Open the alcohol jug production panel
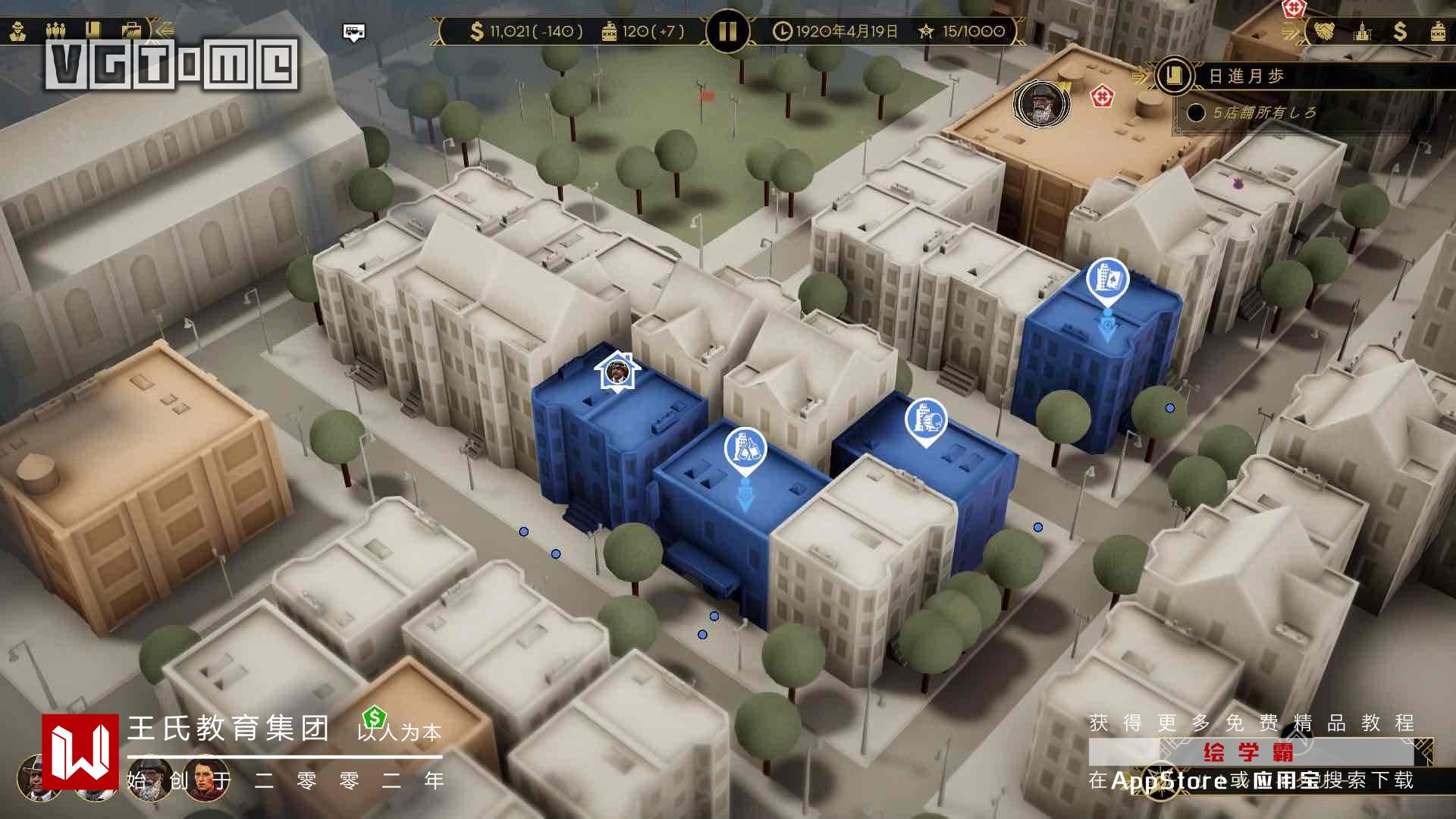 (x=1438, y=31)
